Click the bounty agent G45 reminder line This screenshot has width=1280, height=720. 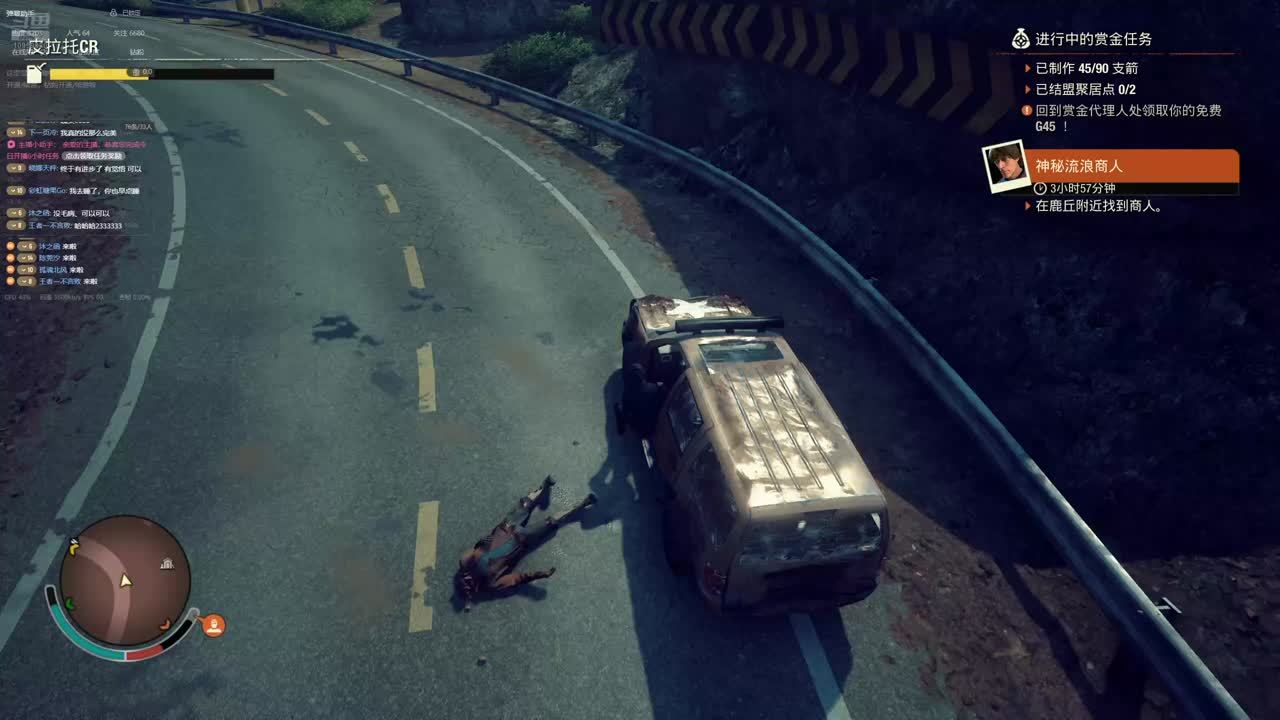1127,118
